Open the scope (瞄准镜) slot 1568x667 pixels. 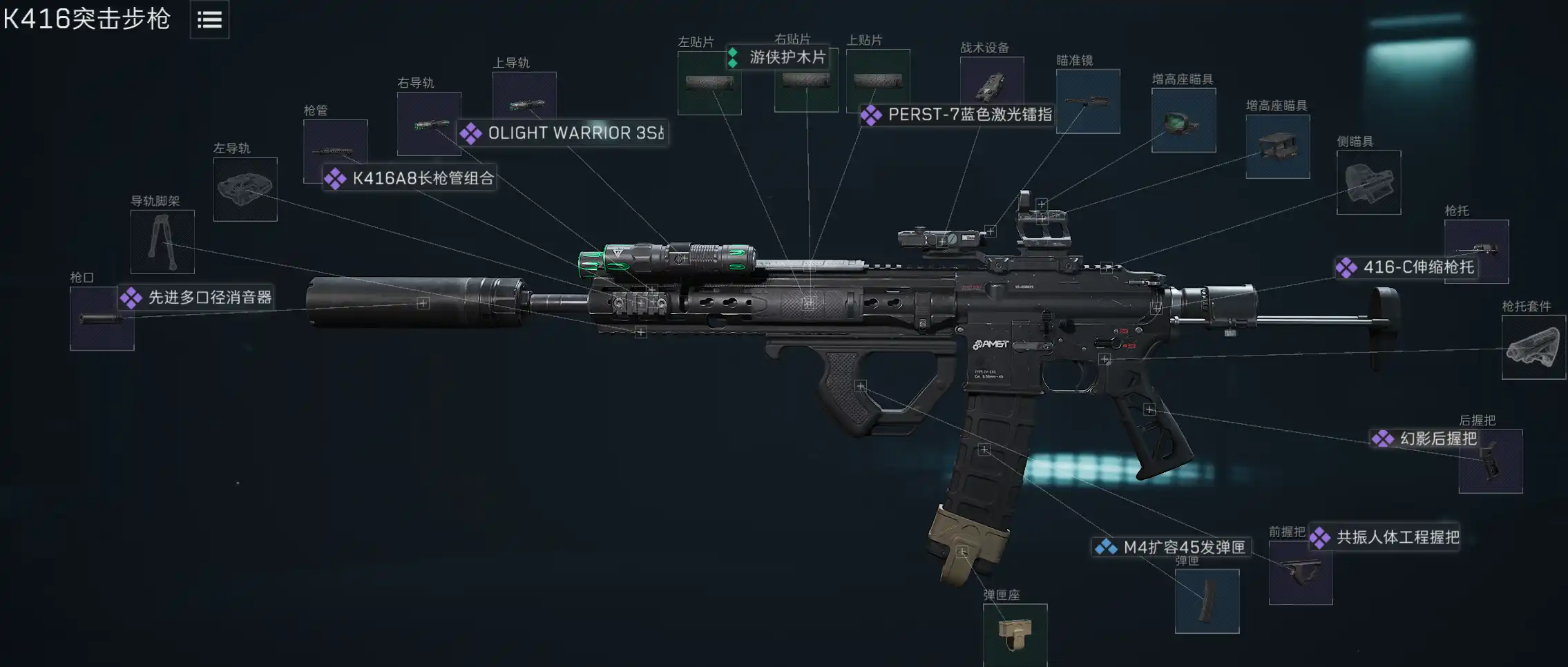pyautogui.click(x=1088, y=101)
